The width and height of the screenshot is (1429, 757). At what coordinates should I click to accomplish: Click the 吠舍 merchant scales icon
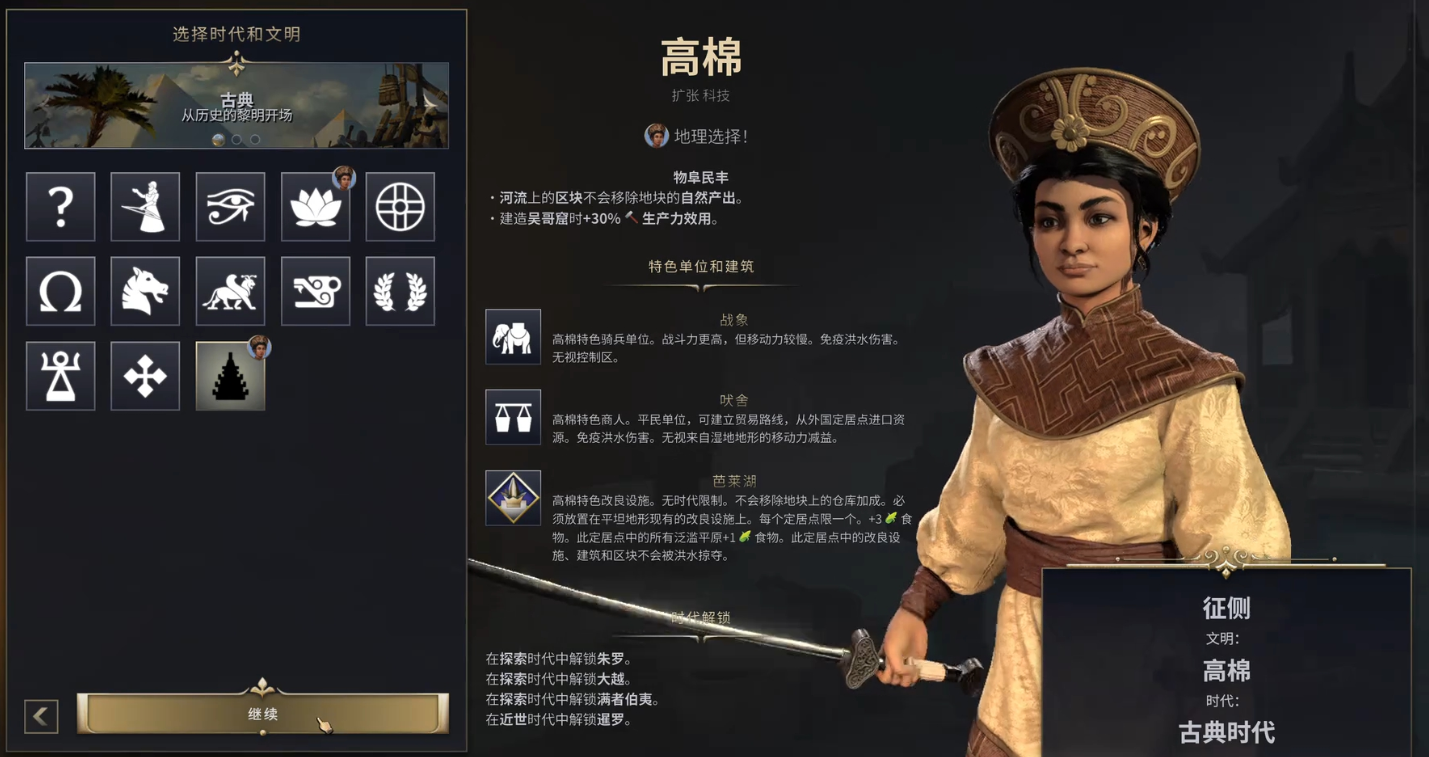click(512, 416)
